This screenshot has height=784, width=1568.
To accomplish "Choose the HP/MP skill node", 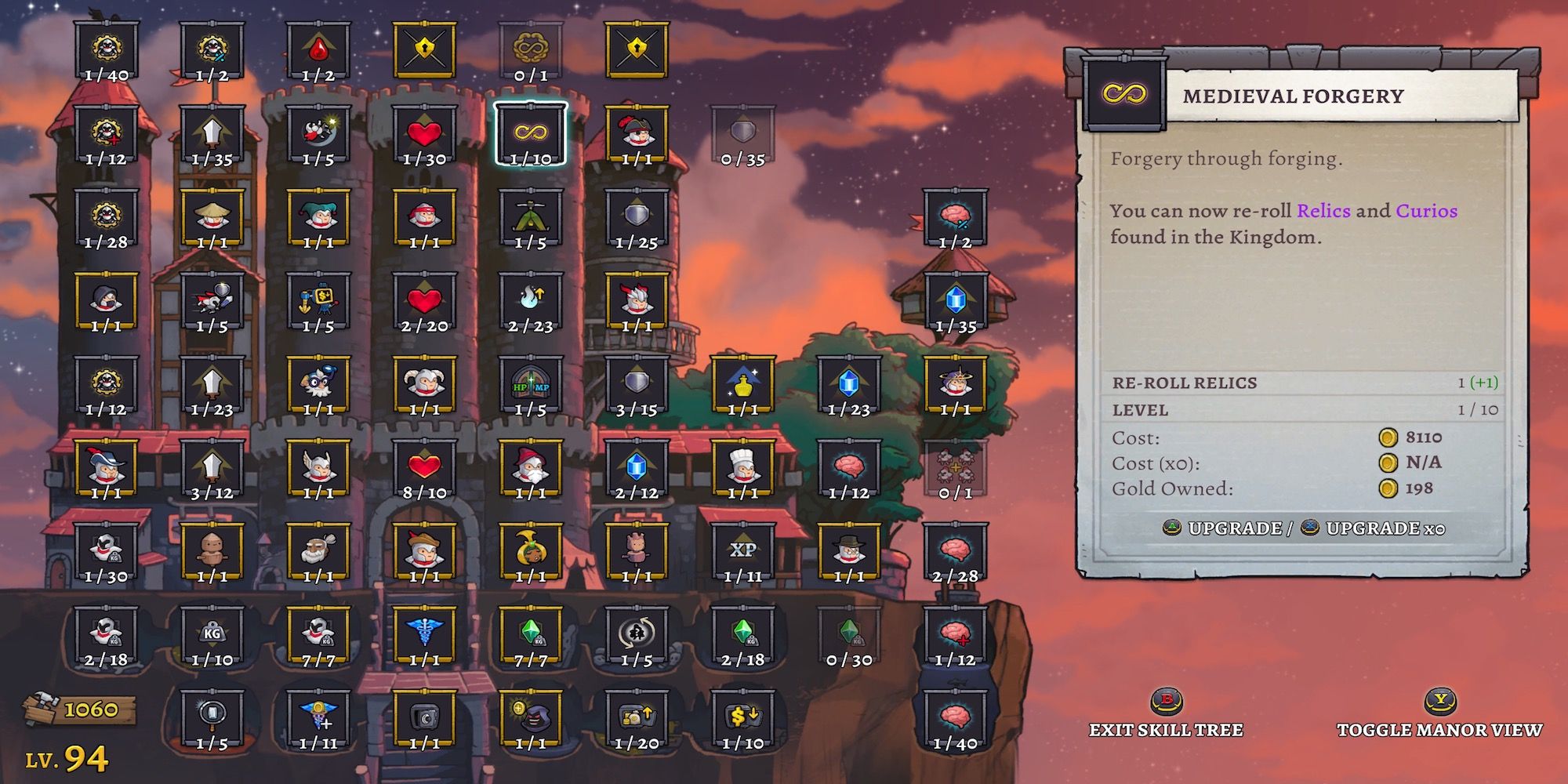I will [530, 384].
